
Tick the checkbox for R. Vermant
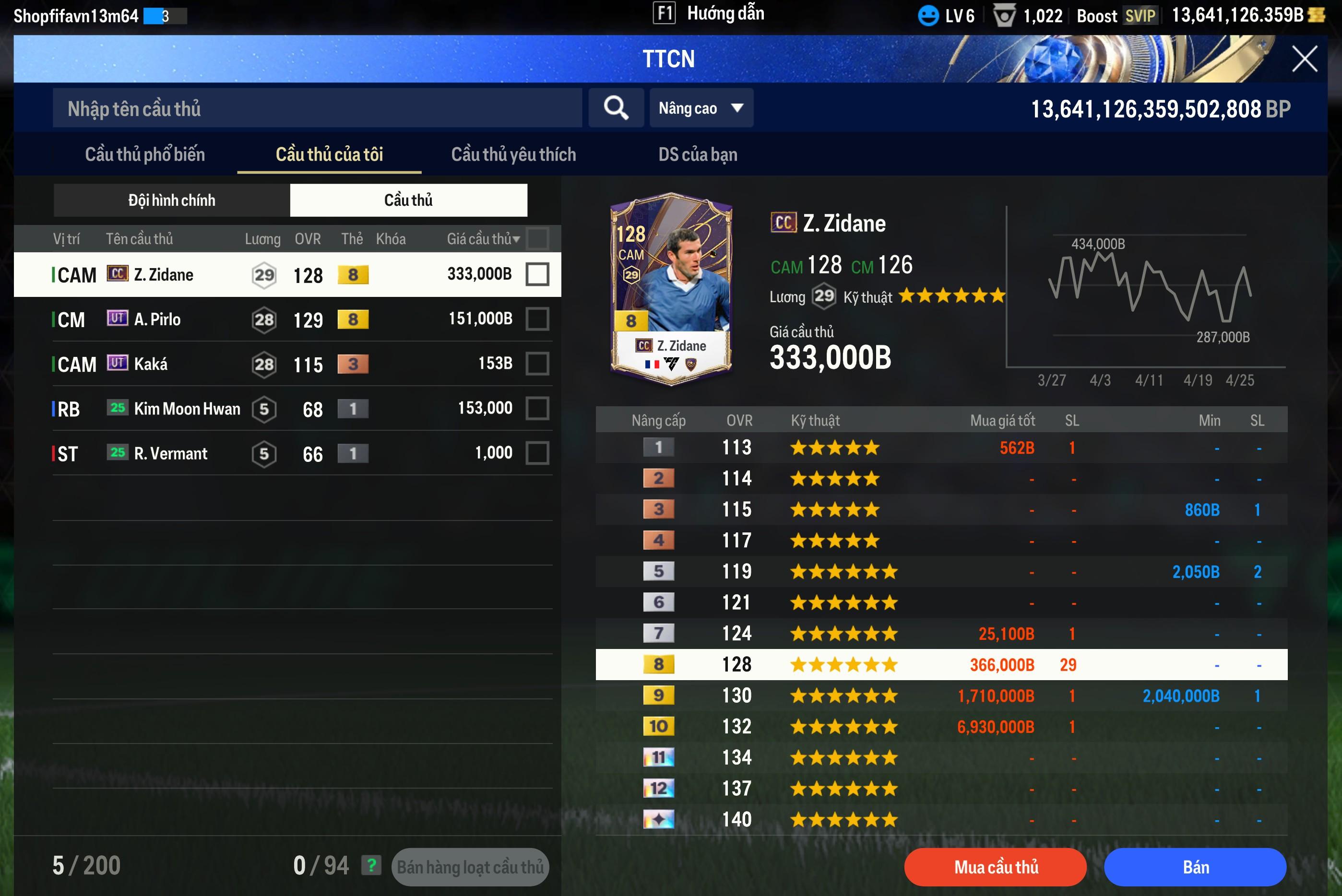click(537, 453)
